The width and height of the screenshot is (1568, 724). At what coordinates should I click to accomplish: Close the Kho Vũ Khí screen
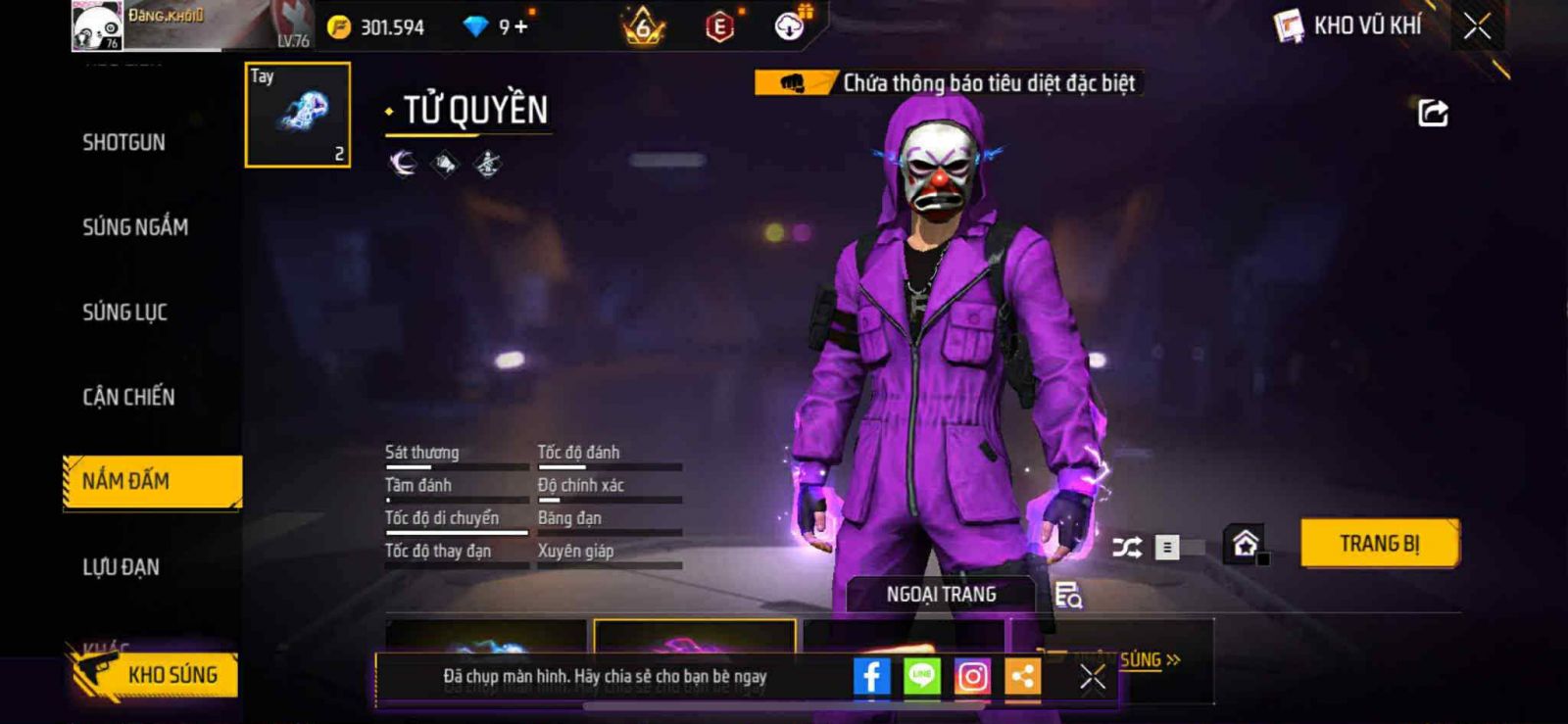(x=1477, y=26)
